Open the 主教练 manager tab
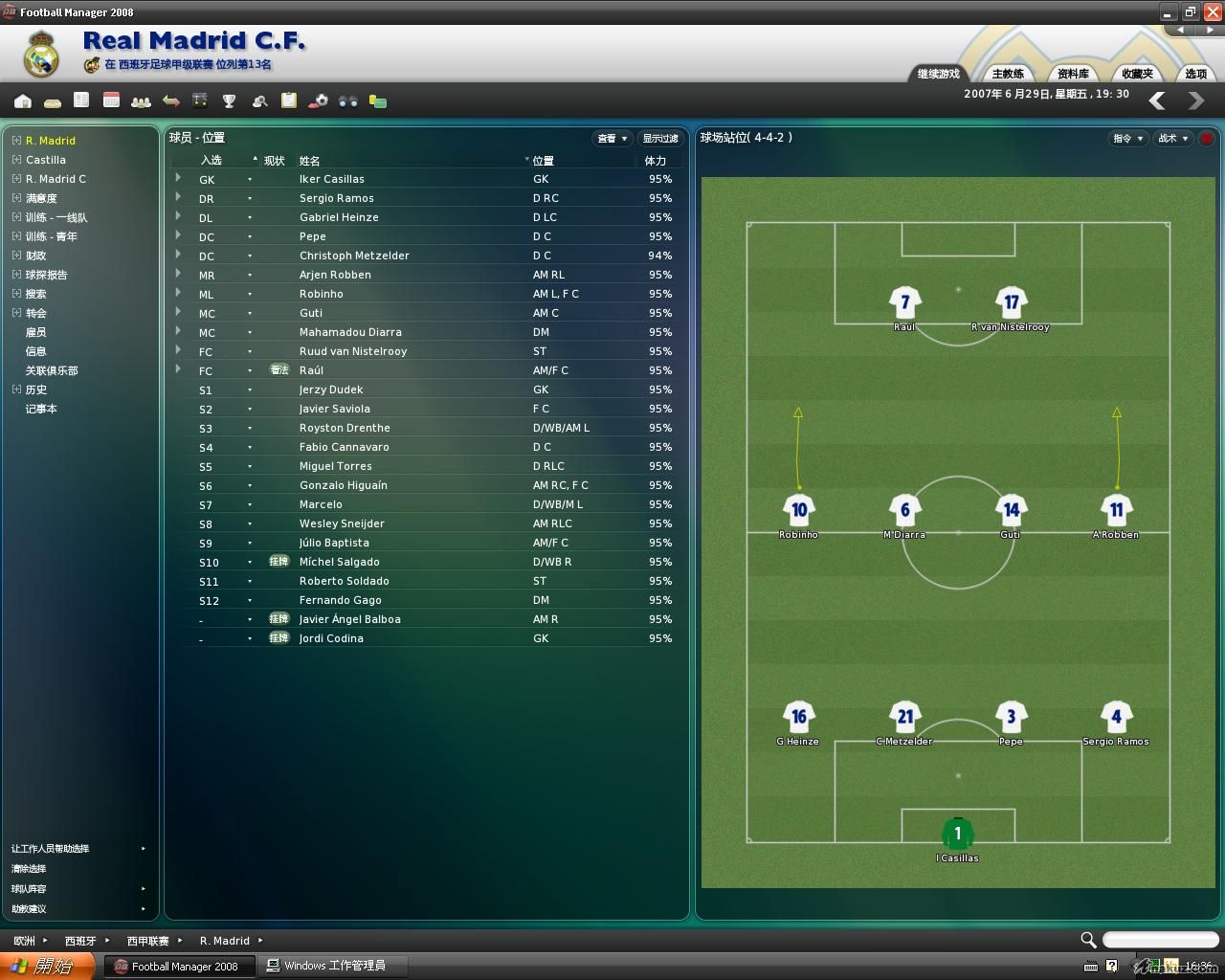The height and width of the screenshot is (980, 1225). coord(1008,74)
